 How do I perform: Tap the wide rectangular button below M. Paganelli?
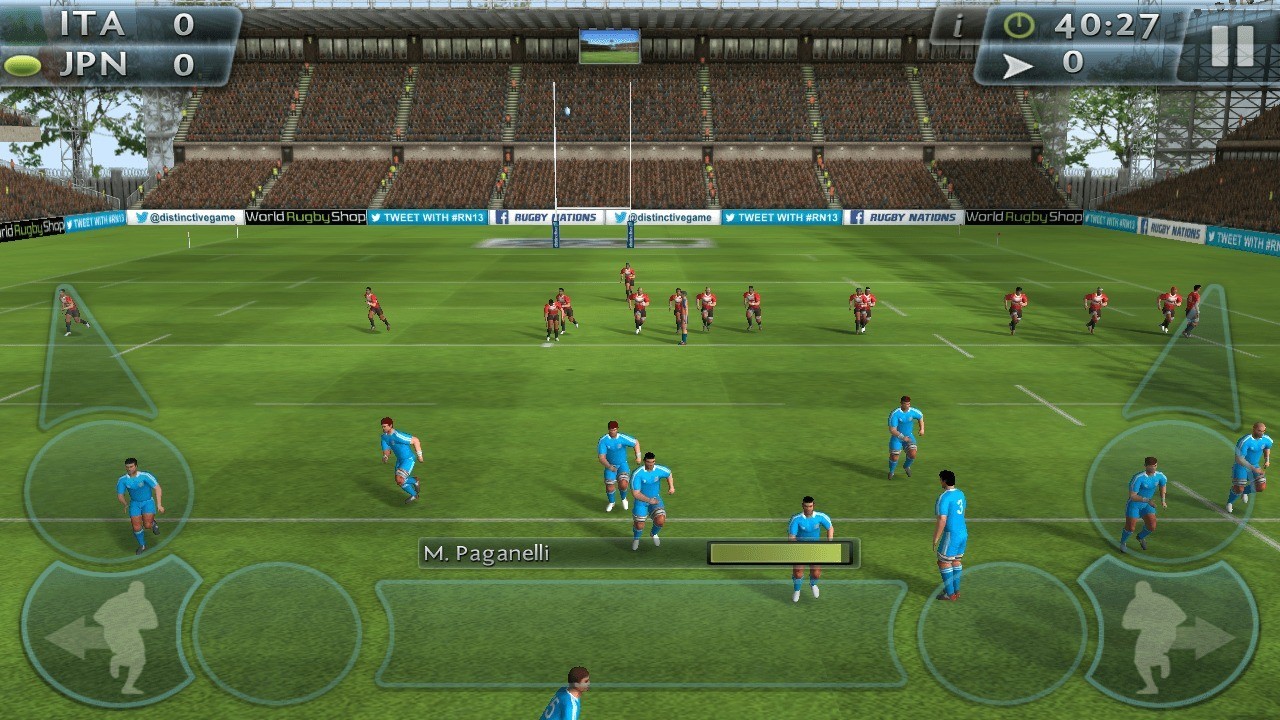pos(640,633)
